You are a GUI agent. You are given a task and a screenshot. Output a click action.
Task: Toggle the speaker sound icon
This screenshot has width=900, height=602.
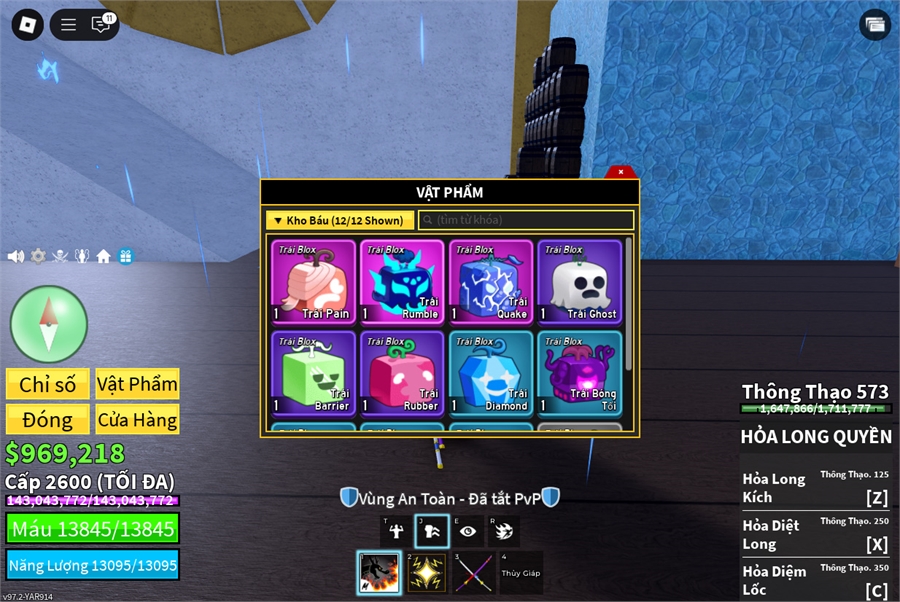[16, 256]
